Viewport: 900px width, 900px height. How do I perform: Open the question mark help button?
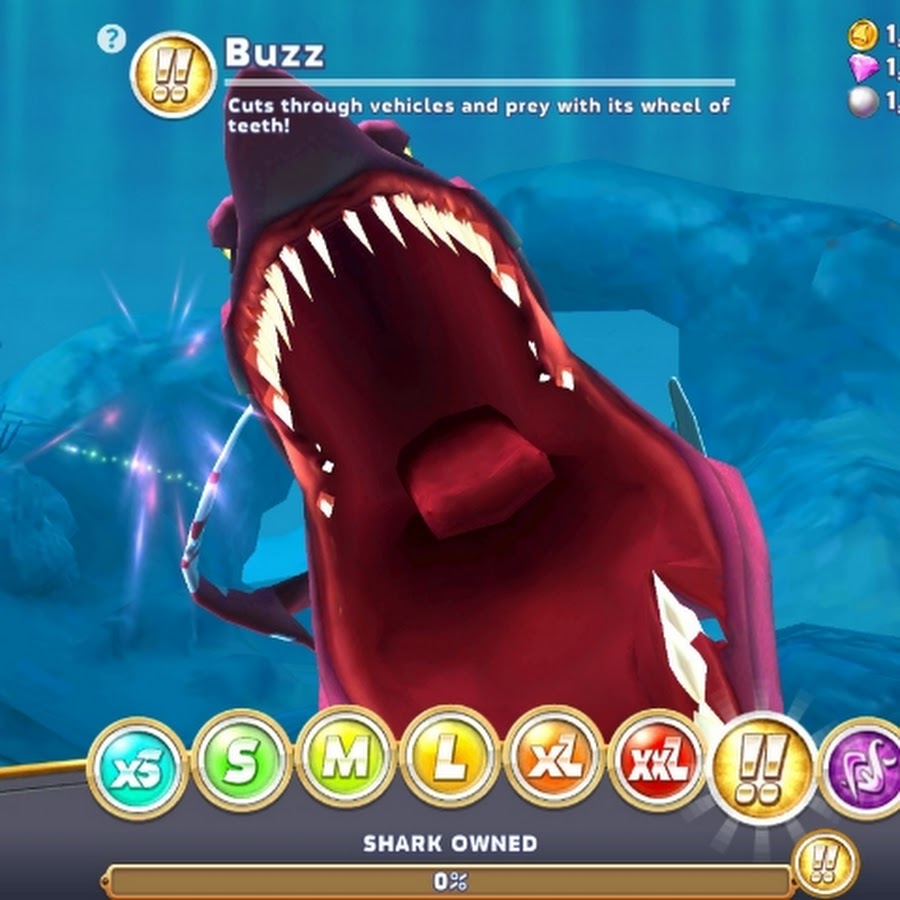click(x=110, y=39)
